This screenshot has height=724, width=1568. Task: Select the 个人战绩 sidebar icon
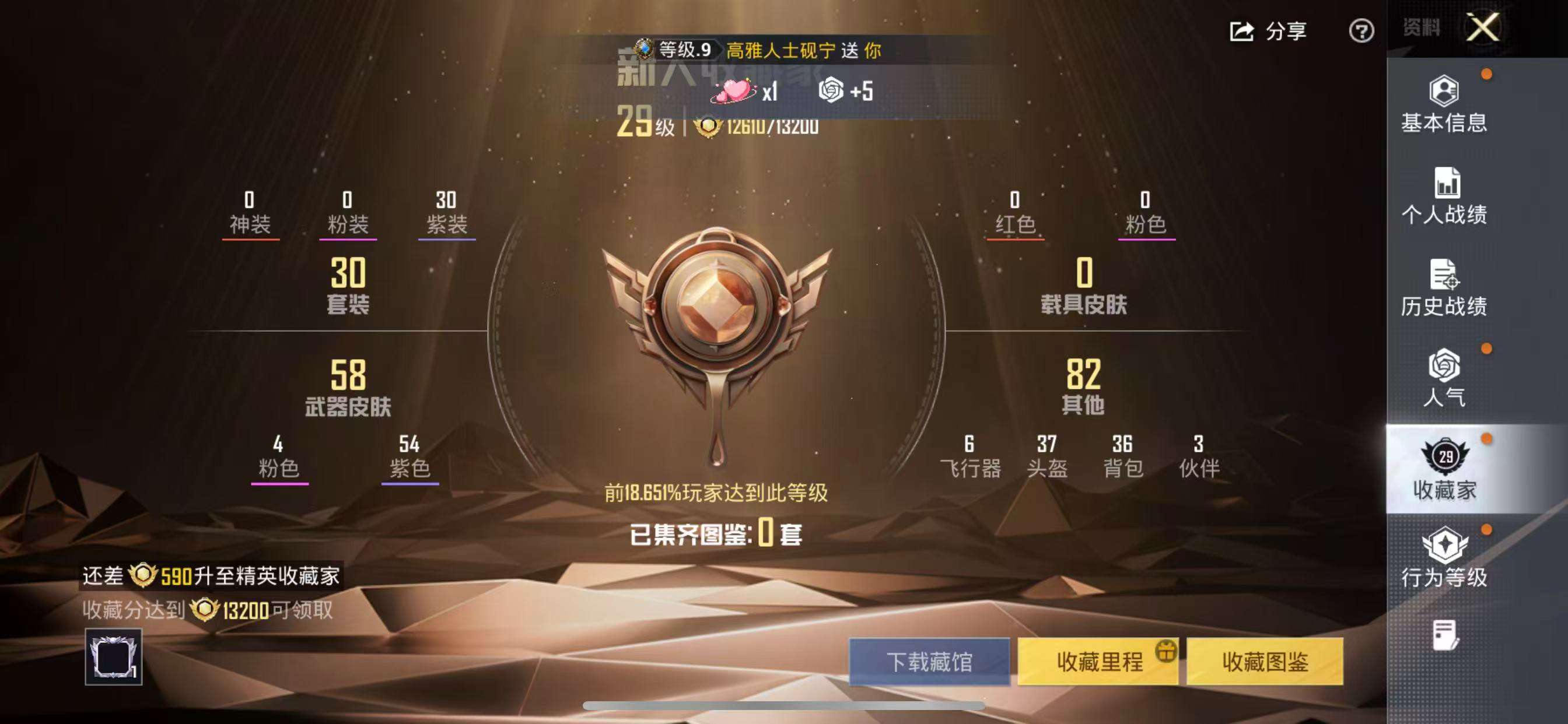[x=1447, y=195]
